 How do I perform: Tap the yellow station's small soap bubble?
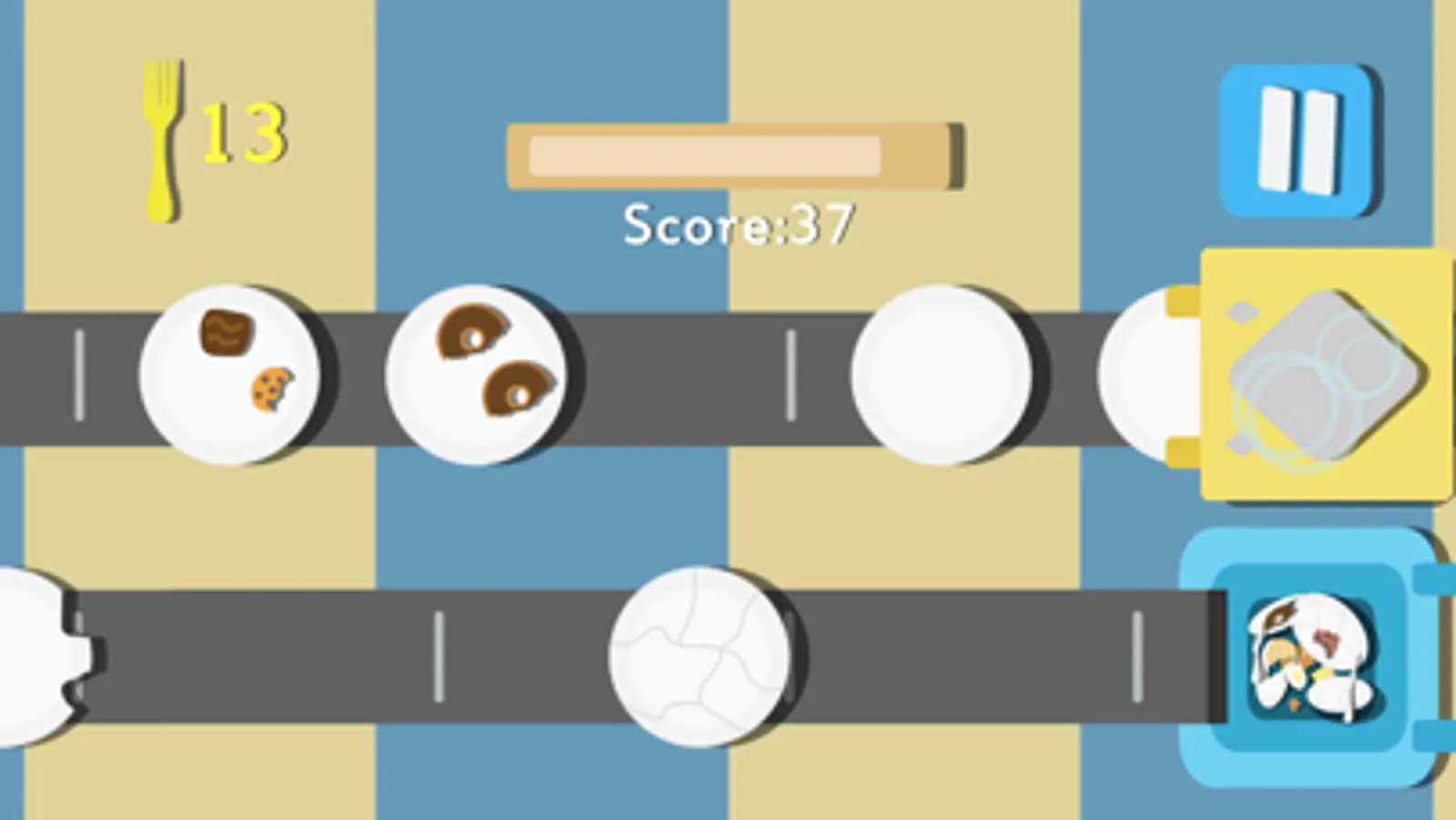[1244, 313]
